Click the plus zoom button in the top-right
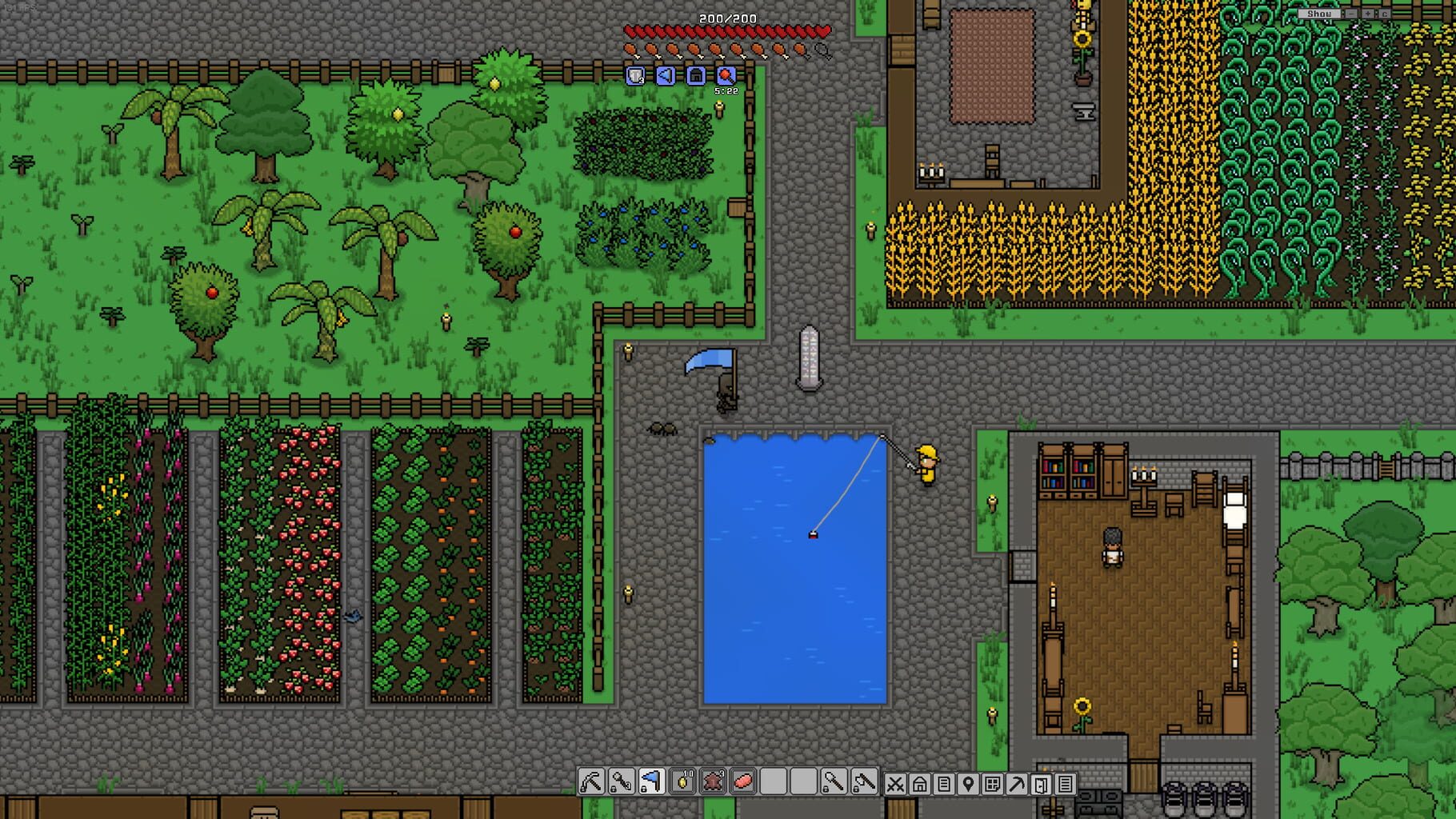 1368,14
